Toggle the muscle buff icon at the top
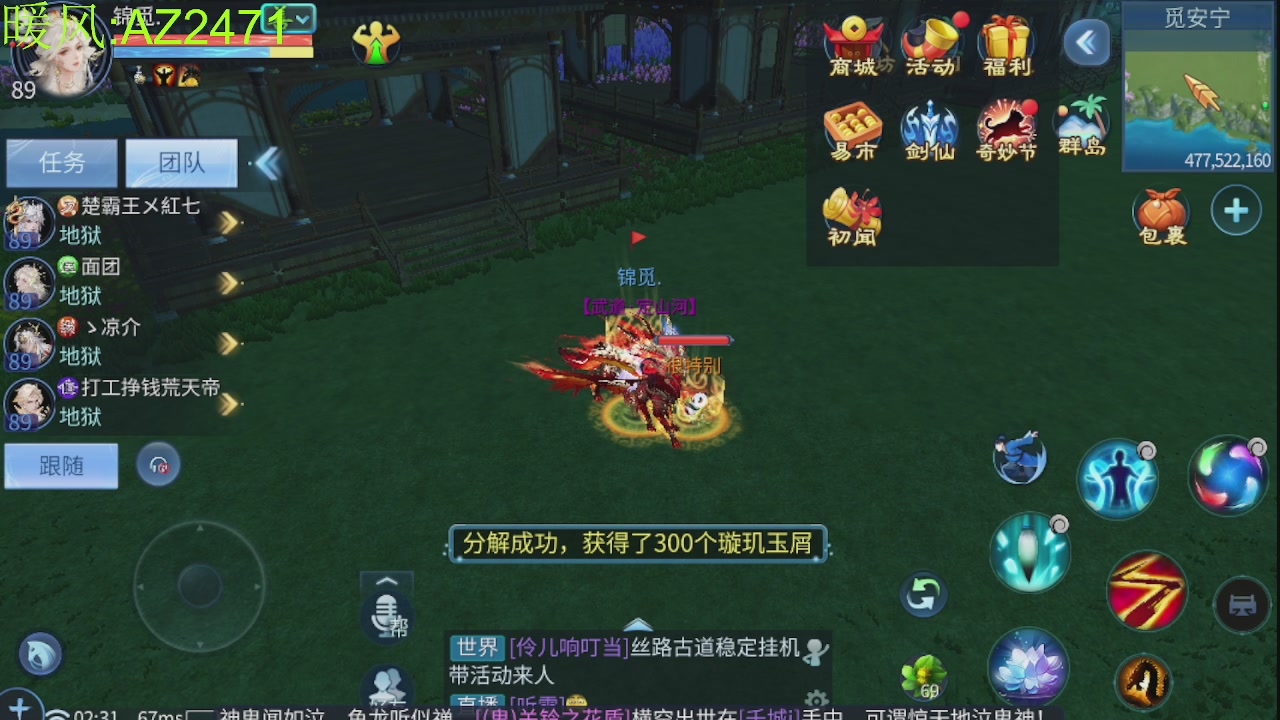The width and height of the screenshot is (1280, 720). coord(377,44)
